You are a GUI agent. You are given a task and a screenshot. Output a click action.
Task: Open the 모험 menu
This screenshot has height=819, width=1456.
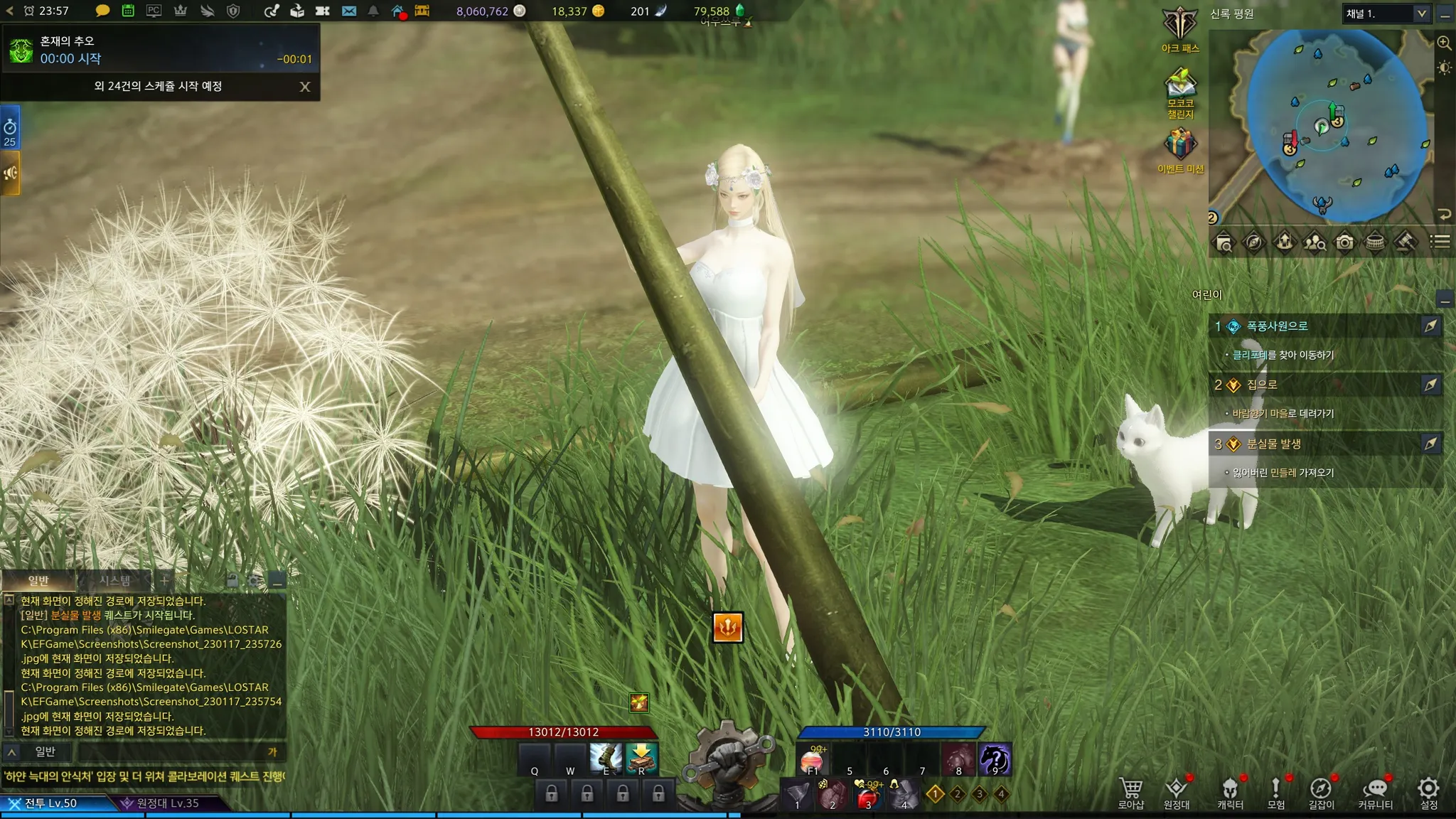point(1275,793)
